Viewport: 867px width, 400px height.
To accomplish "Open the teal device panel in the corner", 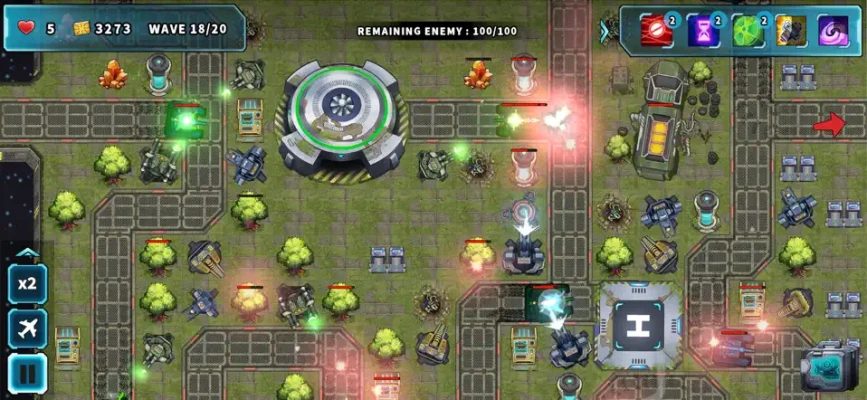I will [829, 366].
